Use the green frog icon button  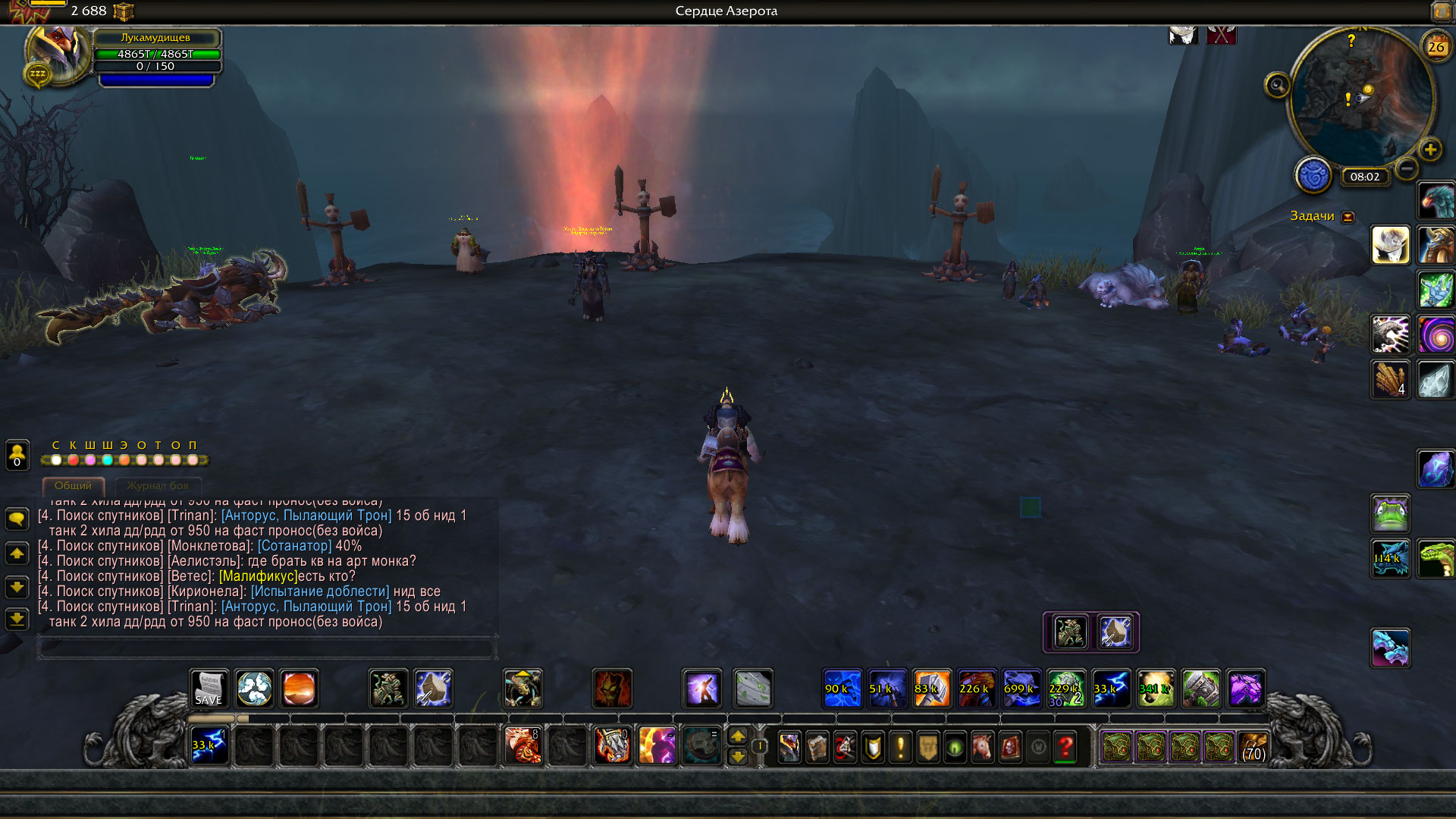point(1390,513)
